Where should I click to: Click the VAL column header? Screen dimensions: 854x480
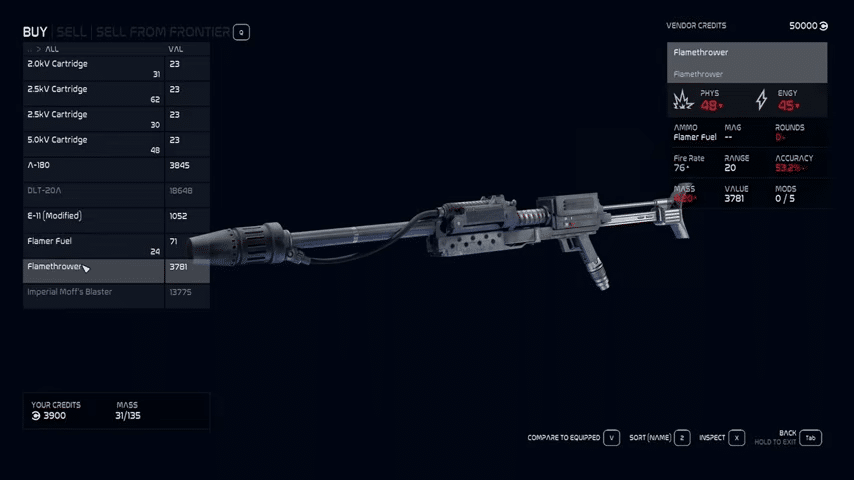[x=176, y=49]
